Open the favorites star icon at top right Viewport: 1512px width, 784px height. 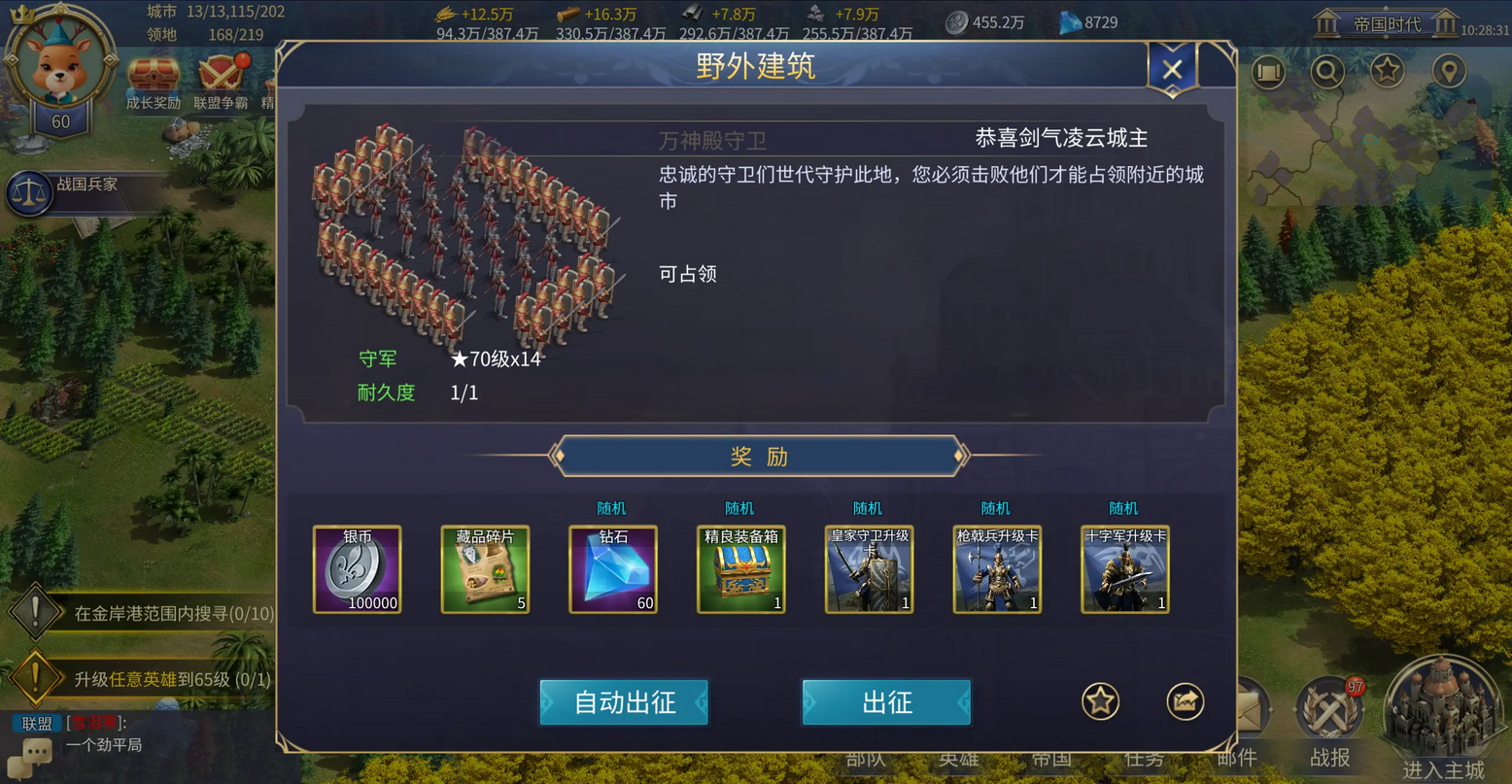click(1388, 71)
